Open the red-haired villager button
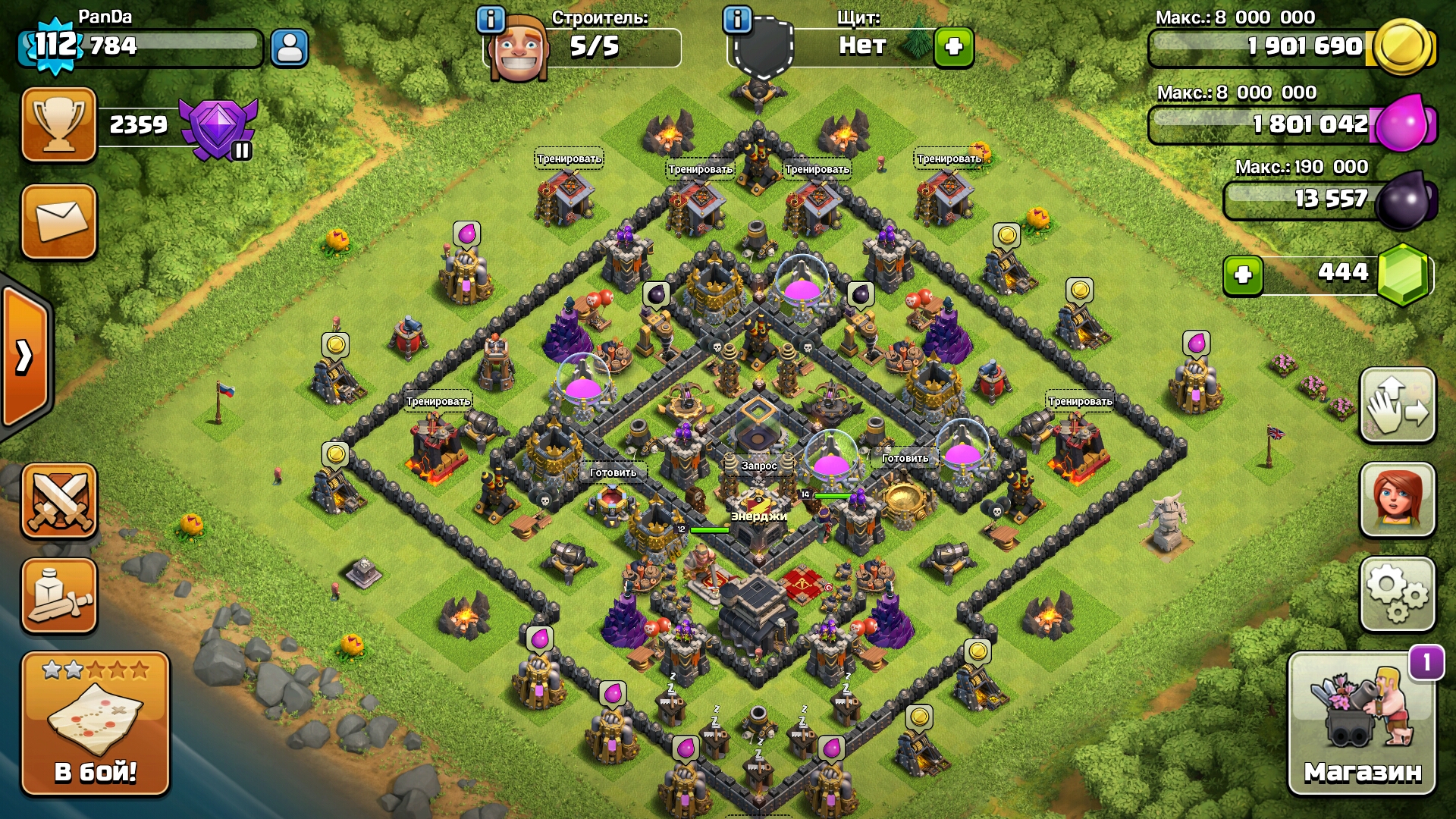The width and height of the screenshot is (1456, 819). click(1398, 500)
